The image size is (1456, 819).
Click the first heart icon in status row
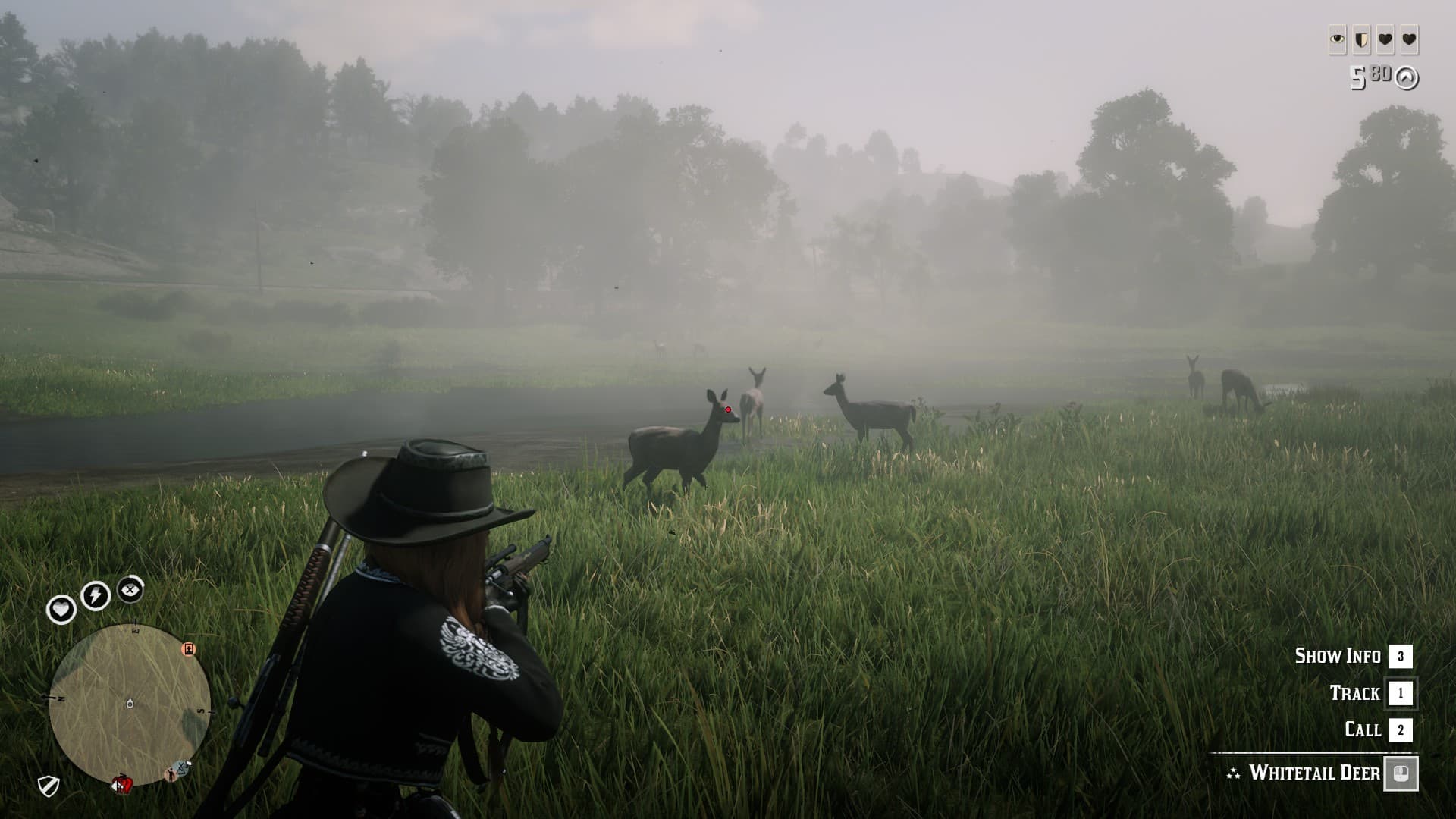click(x=1385, y=39)
